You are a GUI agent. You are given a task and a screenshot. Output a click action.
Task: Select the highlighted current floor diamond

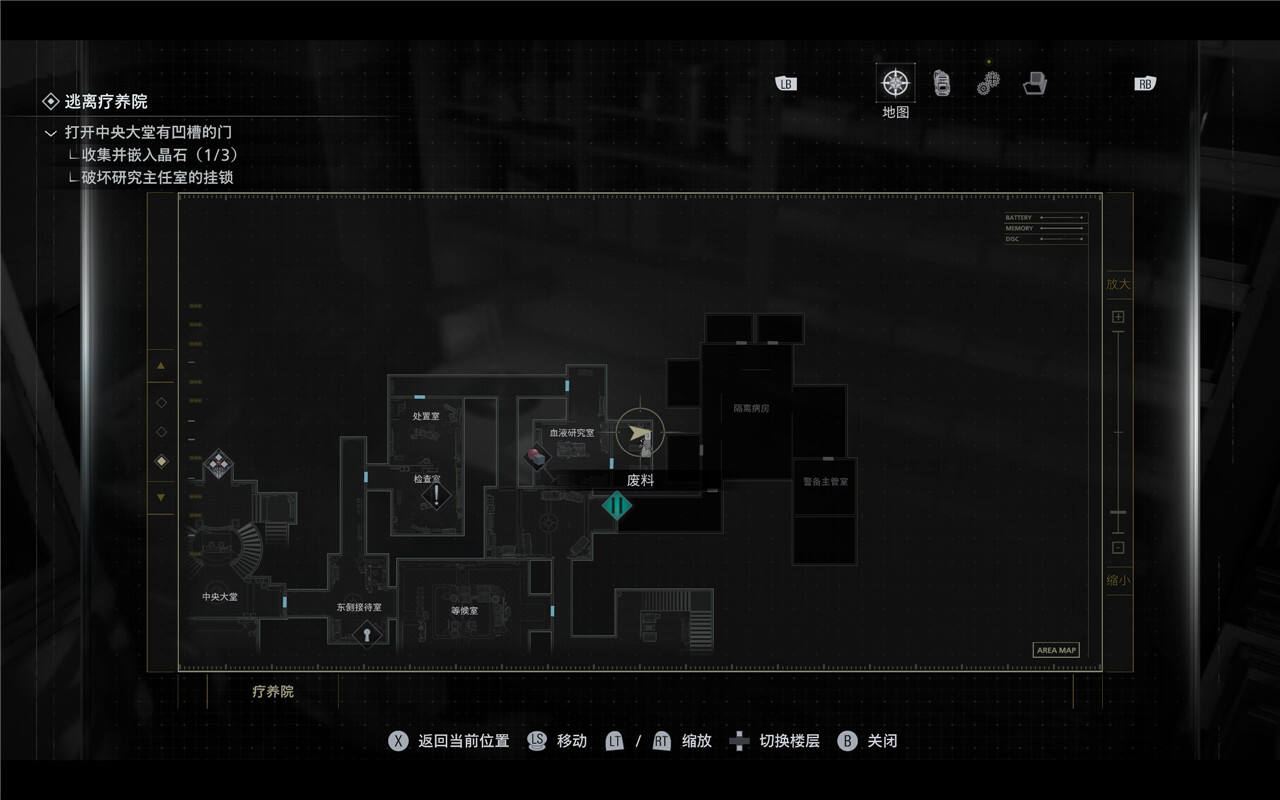[x=161, y=461]
